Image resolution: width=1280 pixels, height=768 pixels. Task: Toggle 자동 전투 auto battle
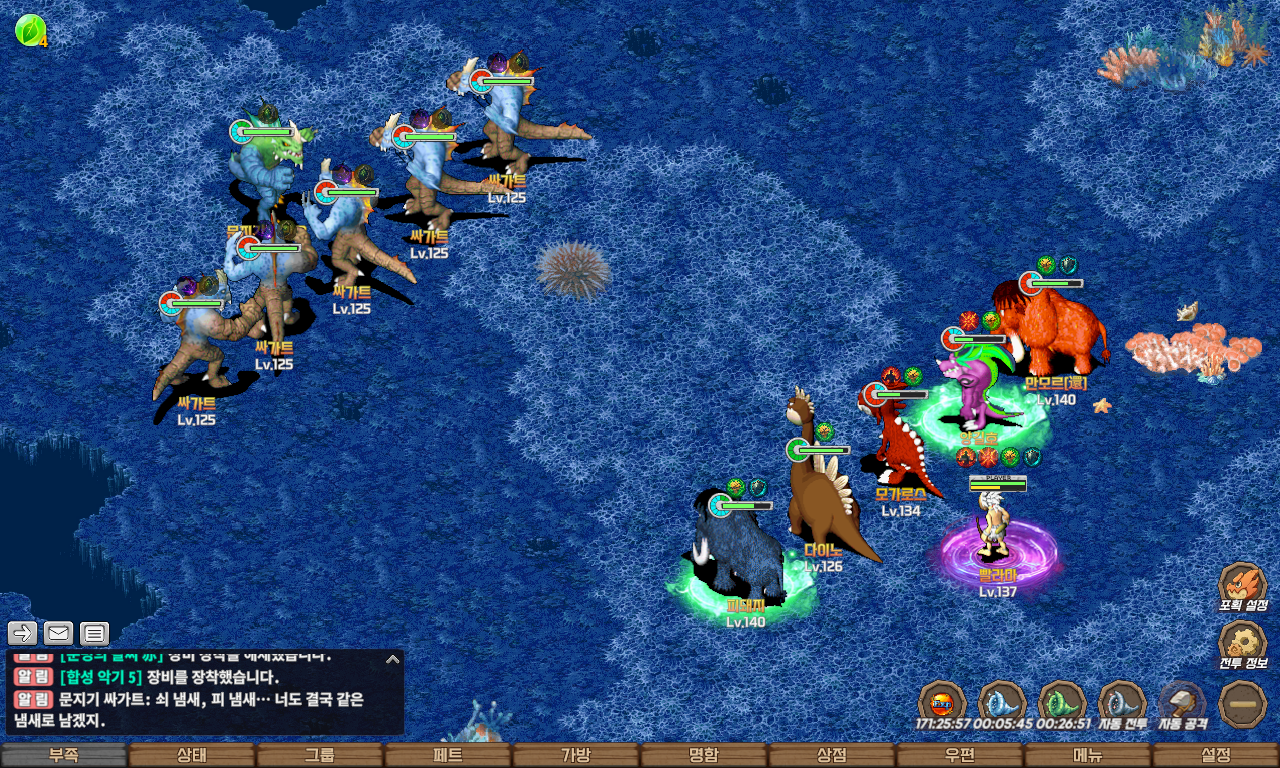1122,702
